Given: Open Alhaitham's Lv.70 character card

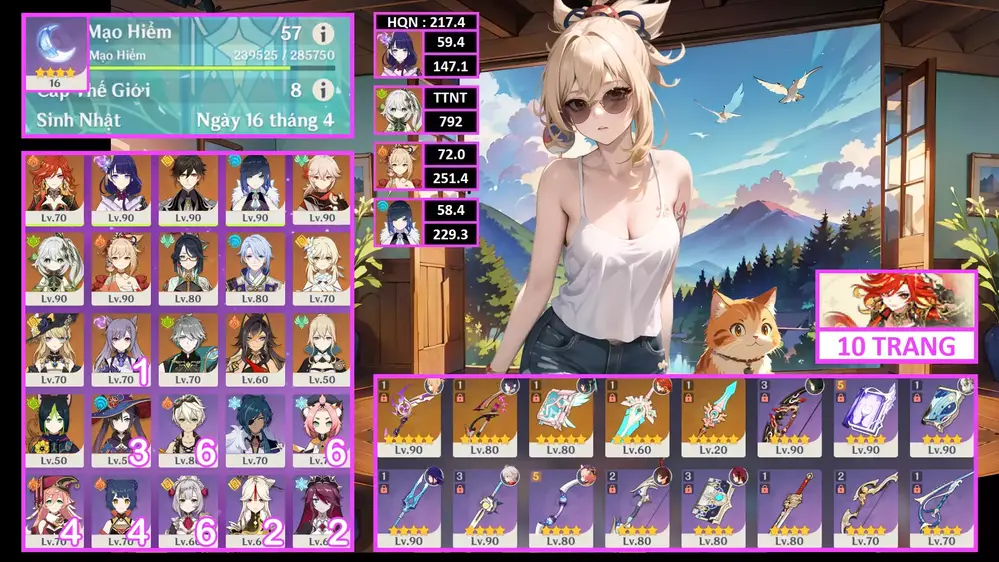Looking at the screenshot, I should 188,347.
